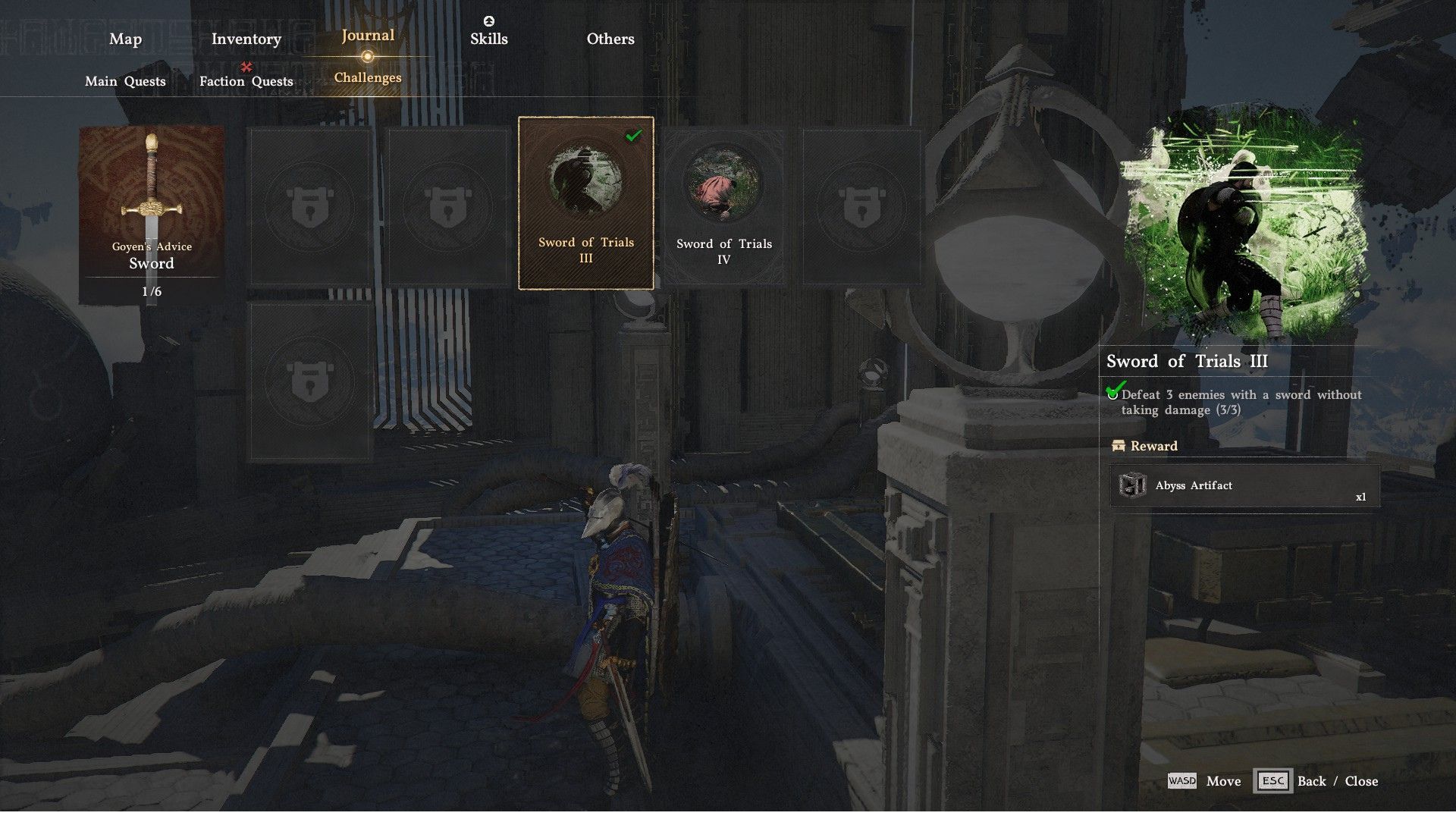Click the Abyss Artifact reward entry
The width and height of the screenshot is (1456, 819).
pos(1244,485)
